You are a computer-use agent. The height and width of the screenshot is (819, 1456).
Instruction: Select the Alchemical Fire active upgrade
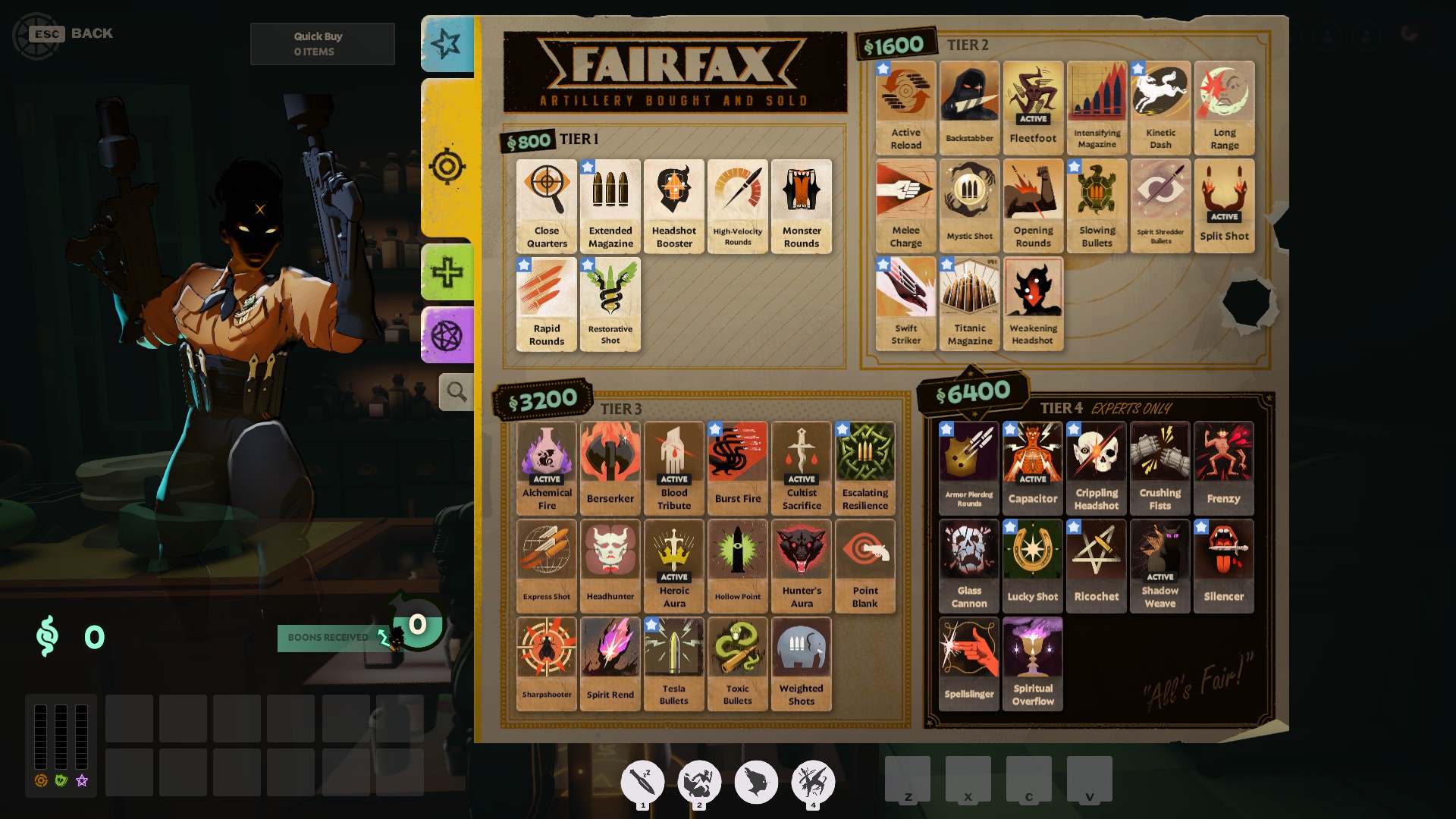(x=546, y=468)
